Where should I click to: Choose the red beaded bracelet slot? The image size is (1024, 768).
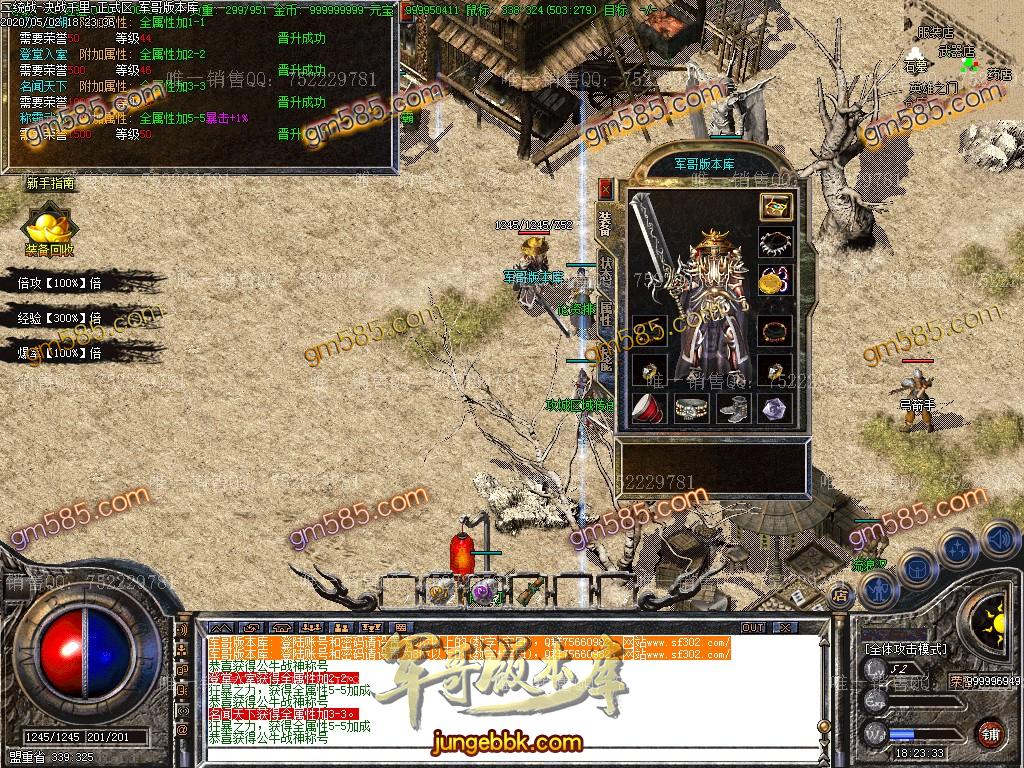pyautogui.click(x=776, y=331)
